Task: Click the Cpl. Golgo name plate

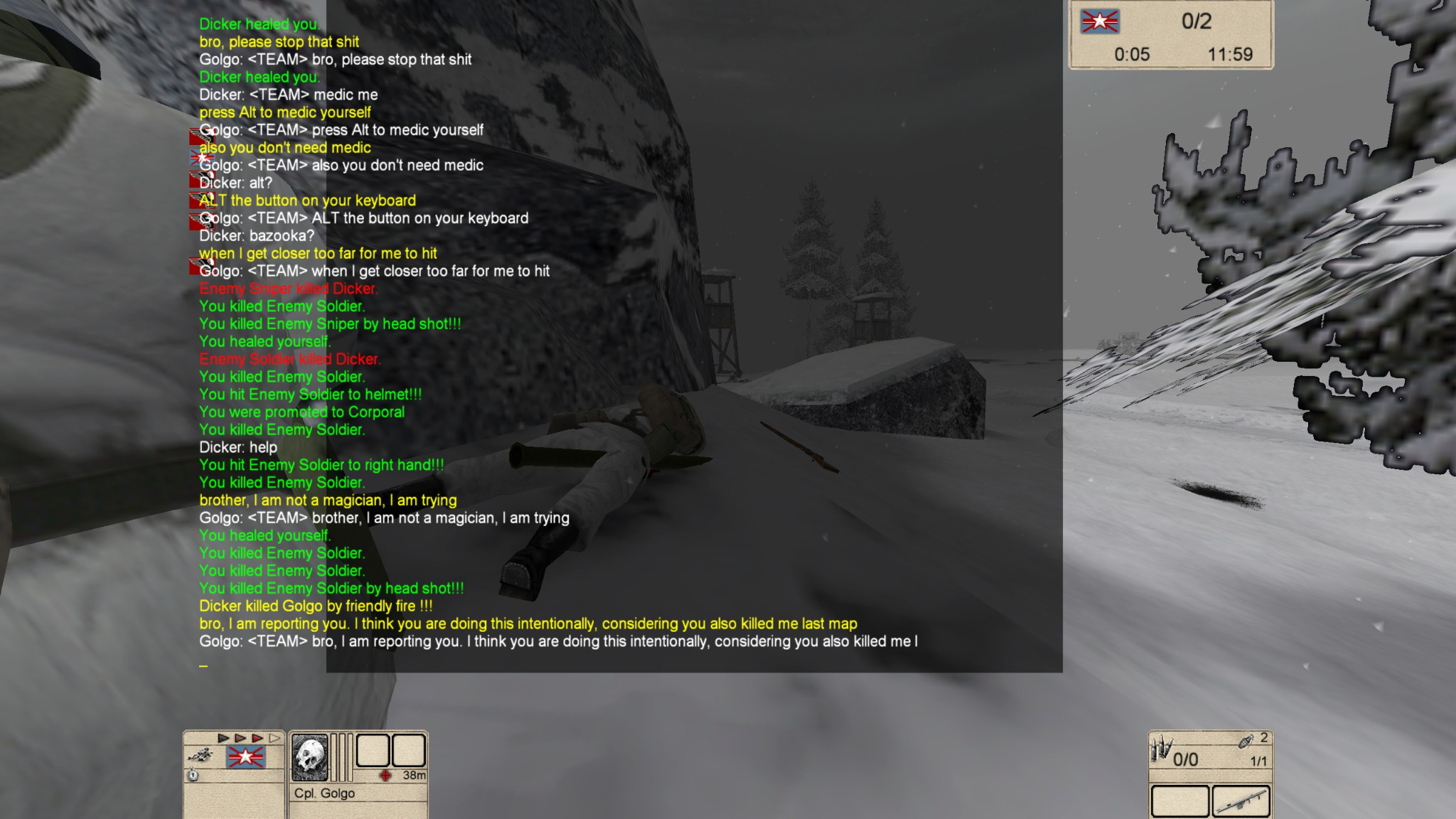Action: click(325, 793)
